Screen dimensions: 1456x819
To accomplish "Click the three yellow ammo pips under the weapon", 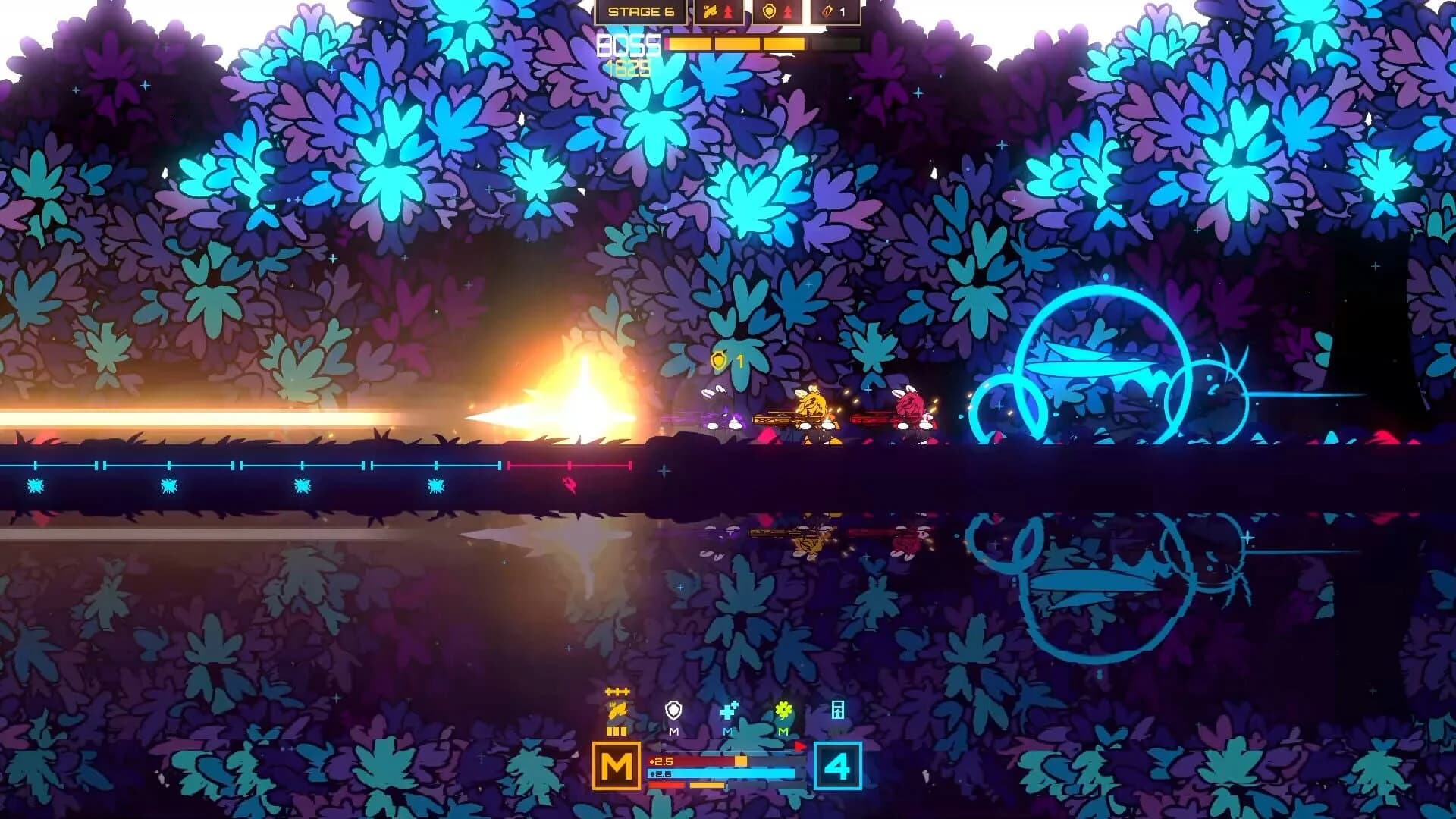I will (617, 730).
